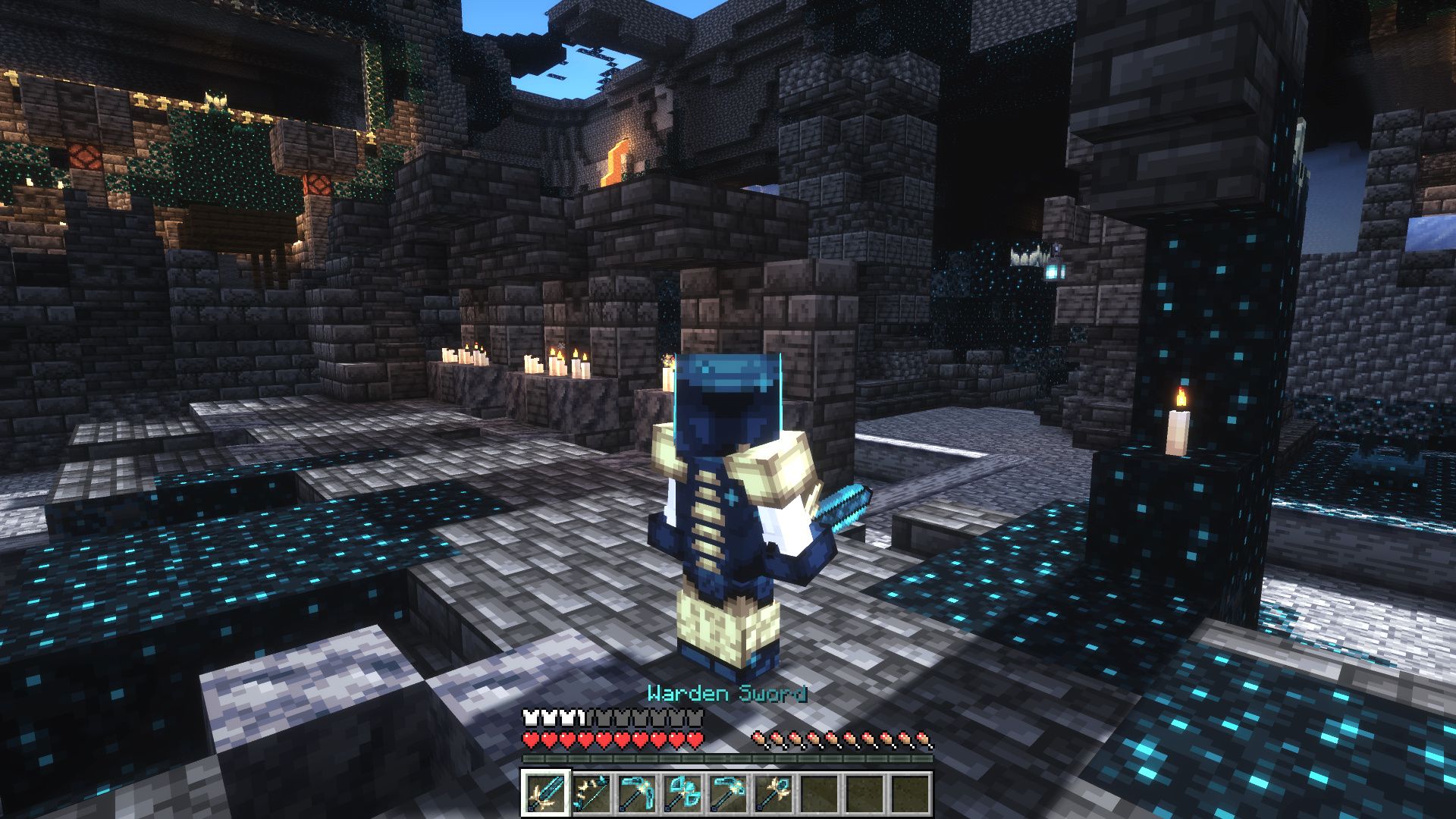
Task: Click the first empty hotbar slot
Action: point(817,794)
